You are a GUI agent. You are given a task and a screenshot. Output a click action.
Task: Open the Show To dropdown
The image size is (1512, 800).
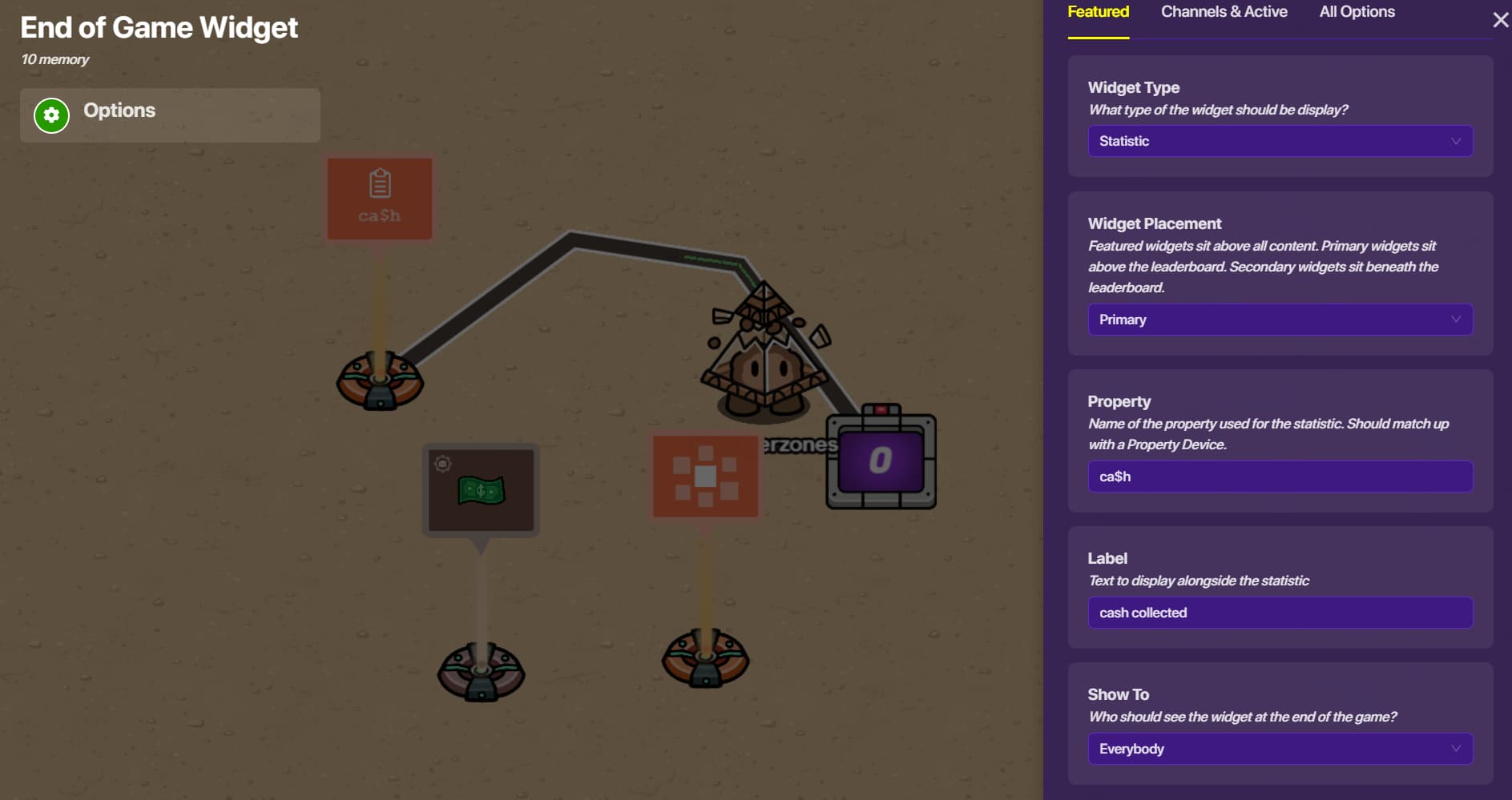[1280, 749]
